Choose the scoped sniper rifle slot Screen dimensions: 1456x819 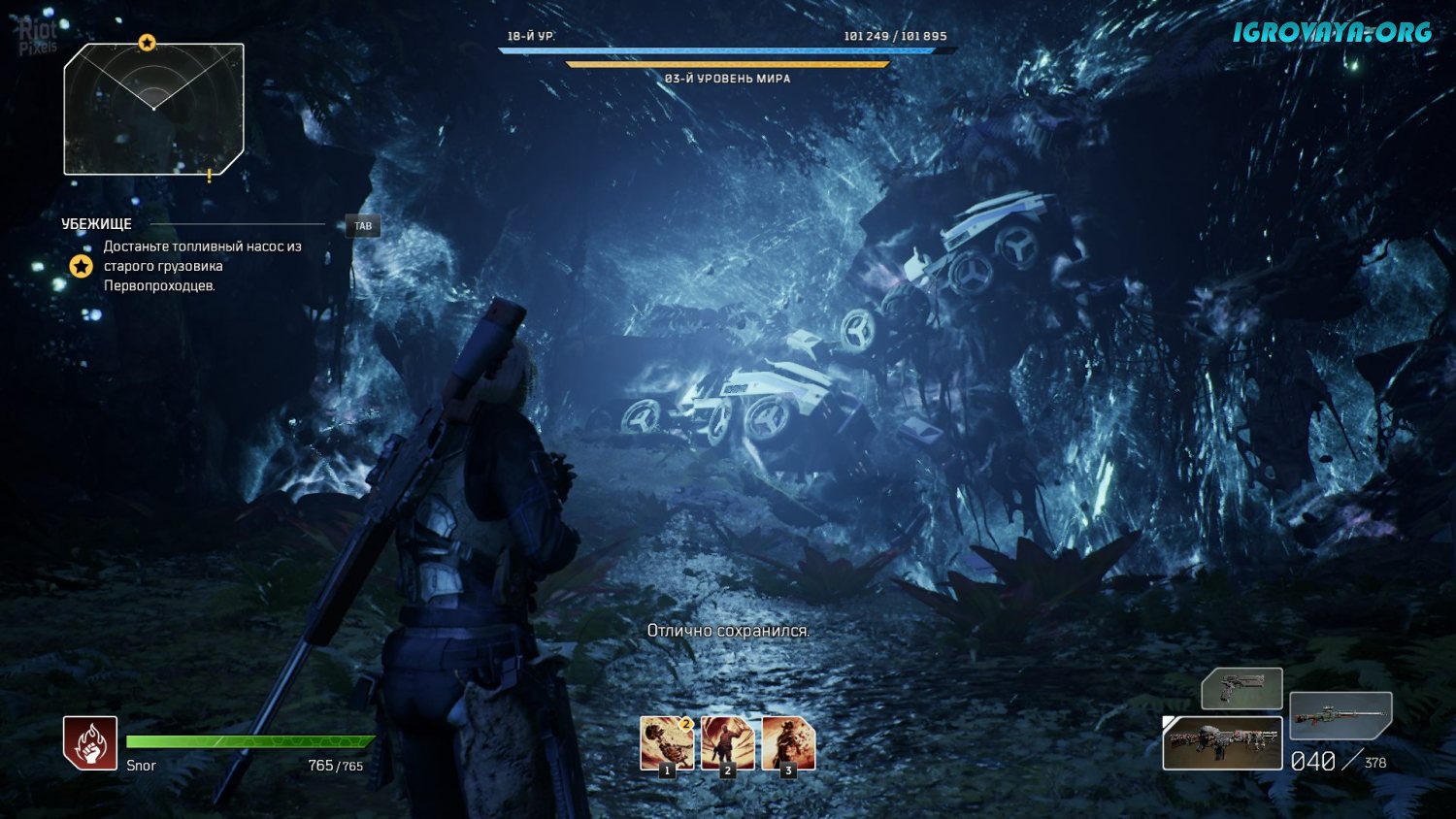pos(1340,716)
